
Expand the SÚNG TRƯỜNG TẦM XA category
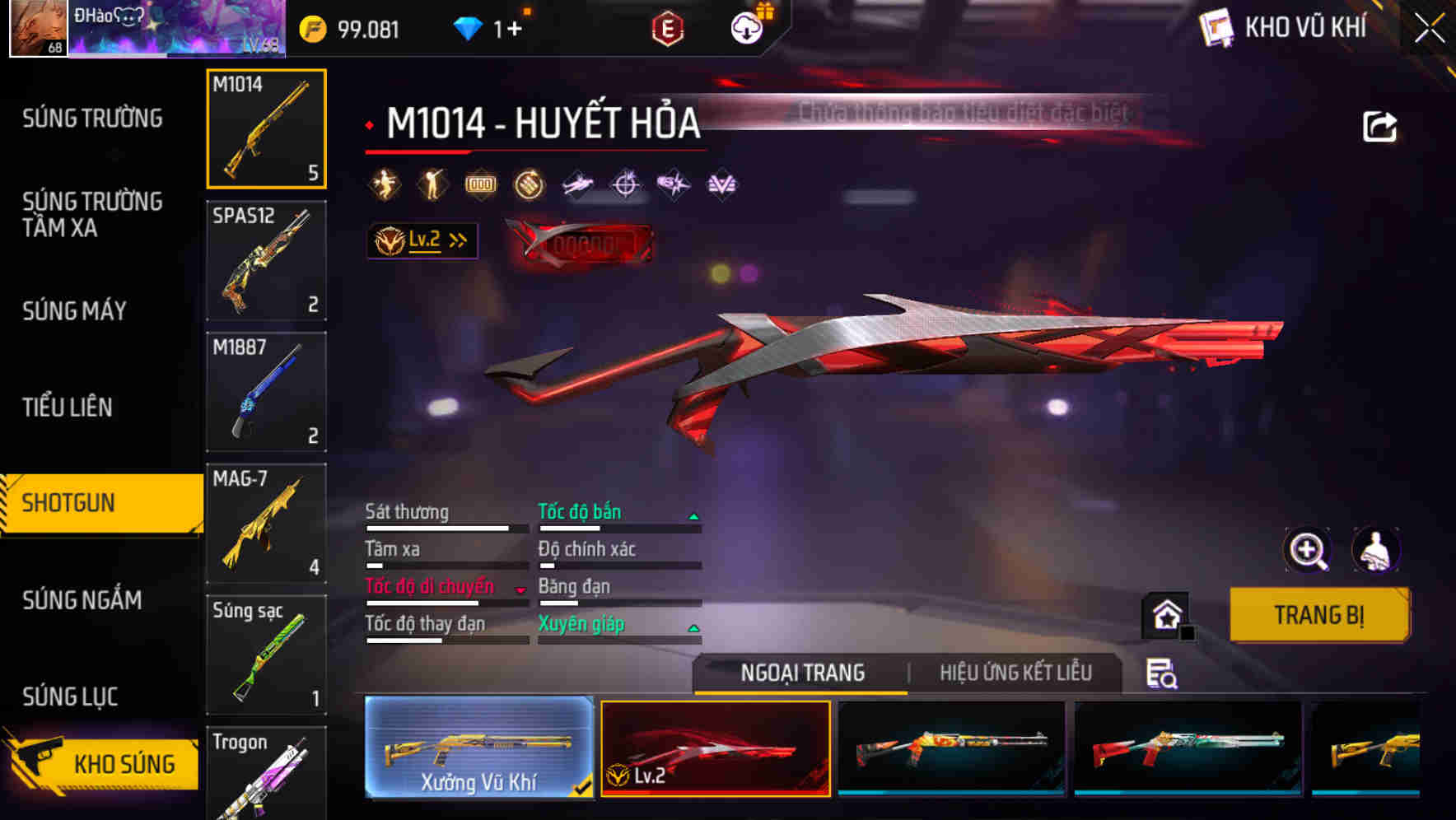91,215
